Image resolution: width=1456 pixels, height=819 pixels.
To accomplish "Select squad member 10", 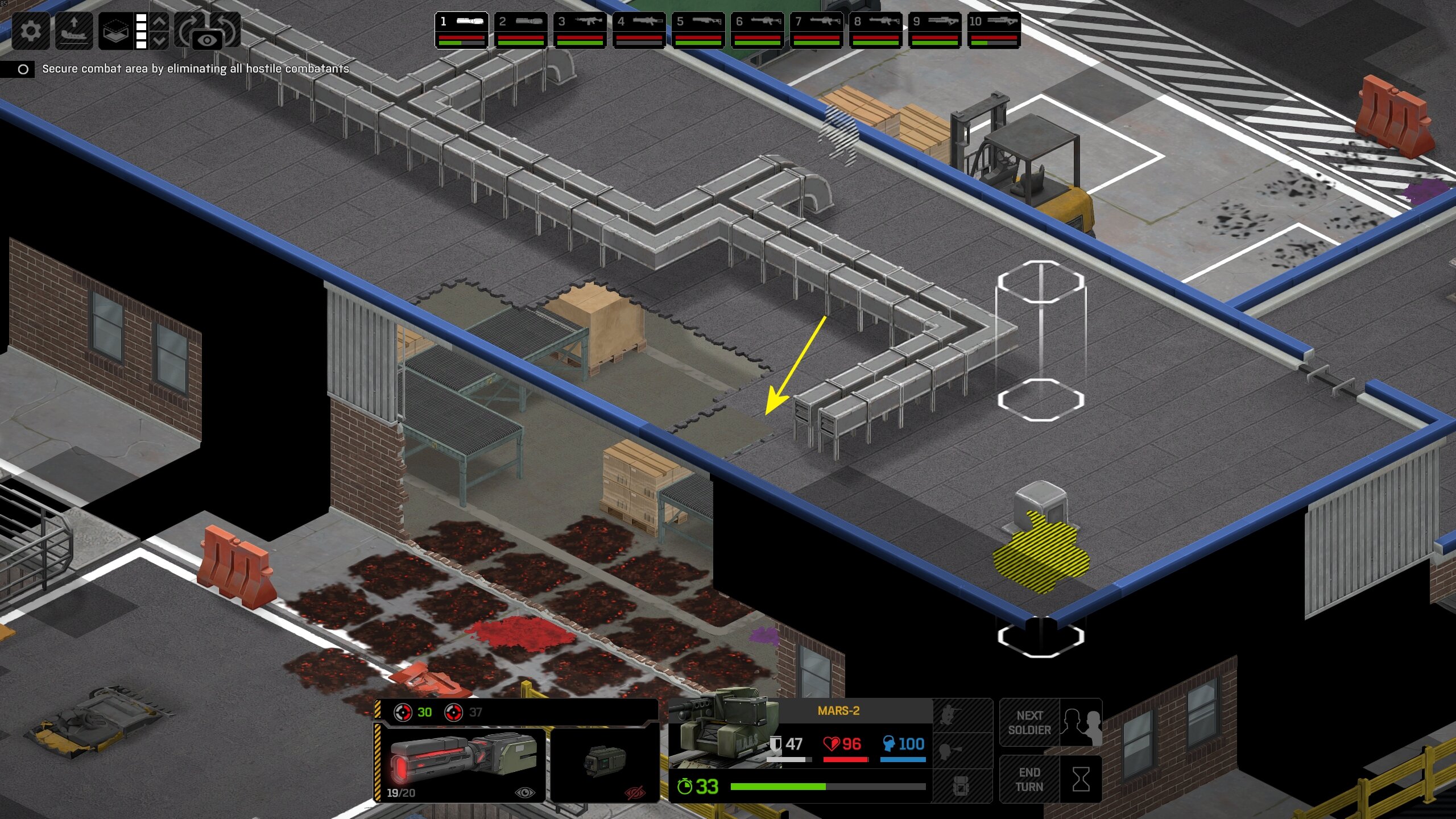I will (x=994, y=30).
